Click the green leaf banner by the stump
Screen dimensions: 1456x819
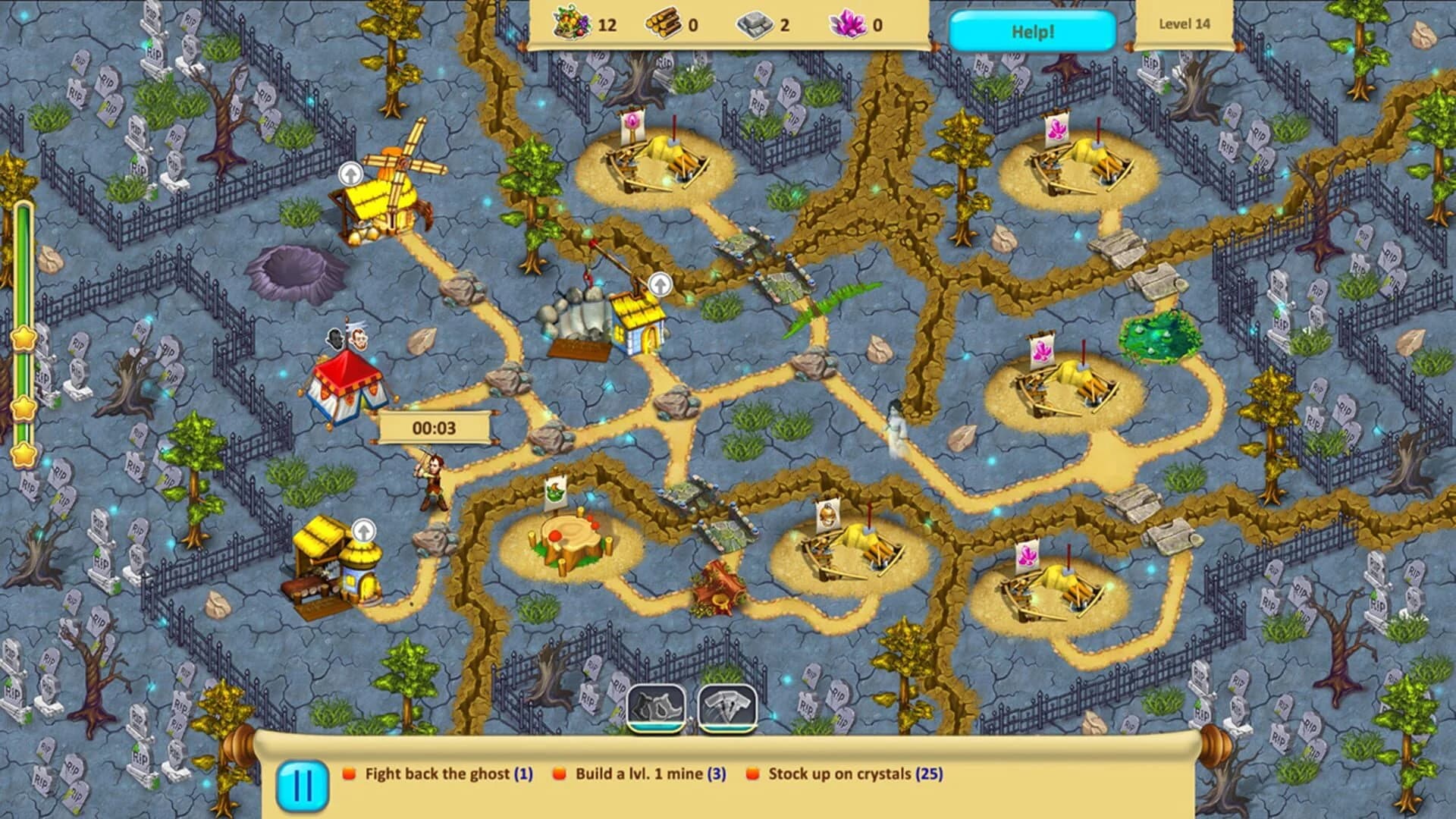(x=556, y=491)
